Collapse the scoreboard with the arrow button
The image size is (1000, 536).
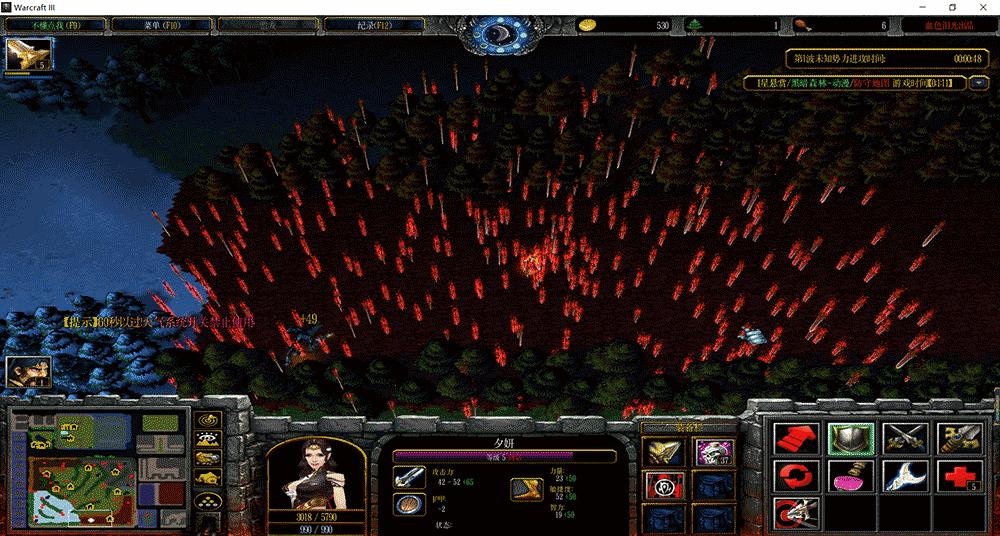[978, 83]
